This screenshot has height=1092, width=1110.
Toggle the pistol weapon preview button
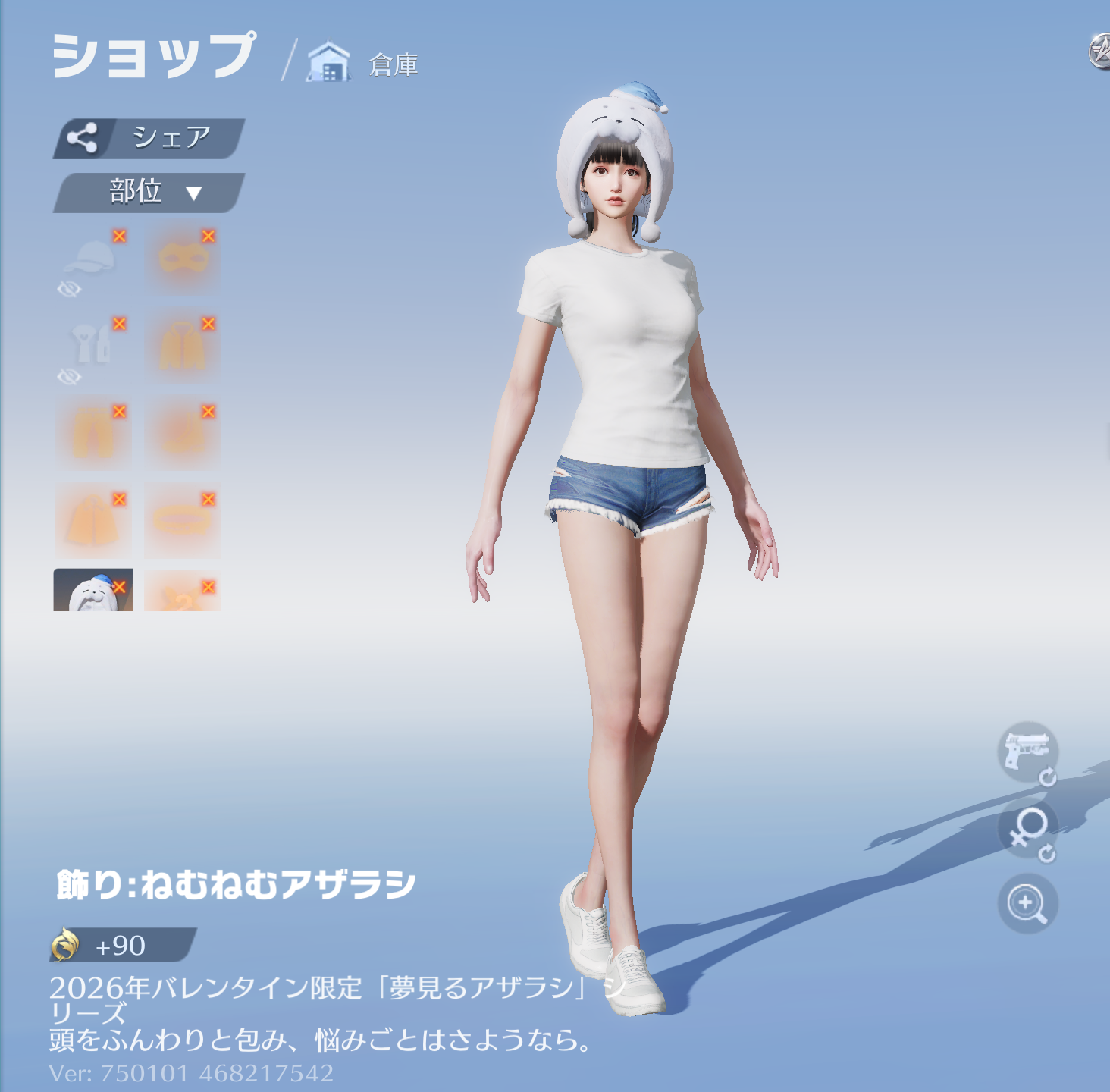pyautogui.click(x=1027, y=751)
